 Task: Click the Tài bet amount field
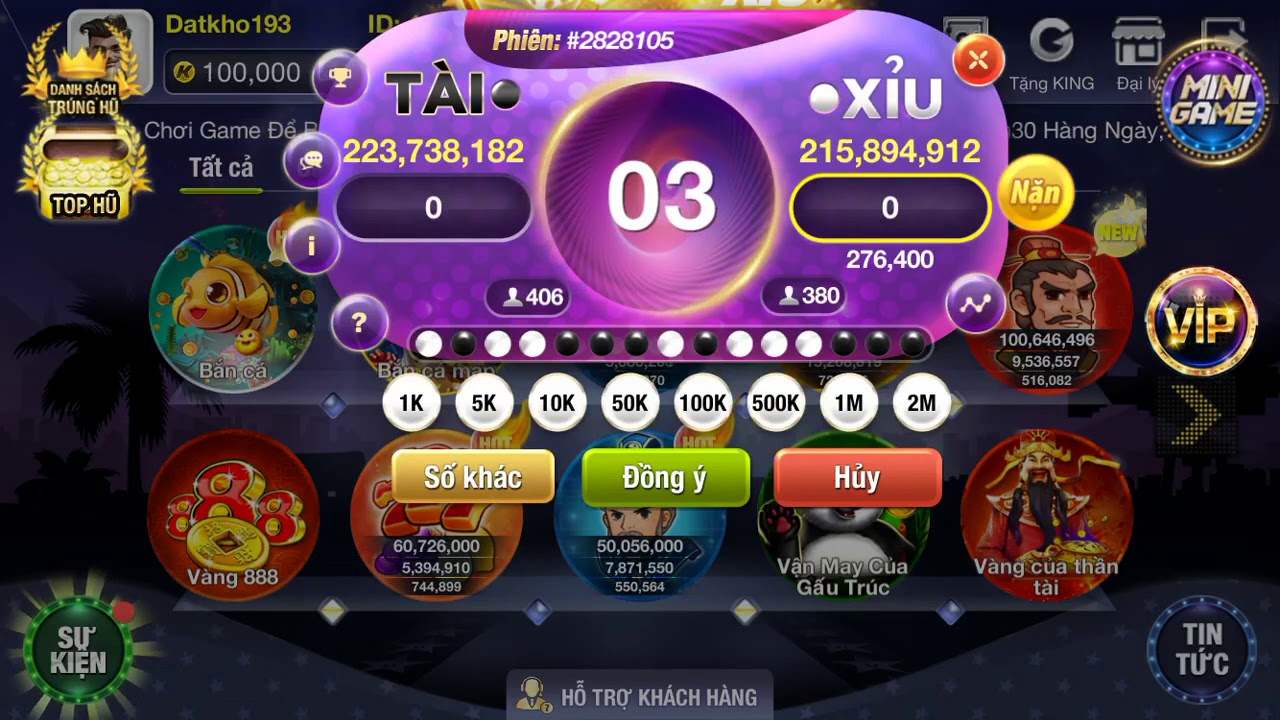tap(433, 208)
